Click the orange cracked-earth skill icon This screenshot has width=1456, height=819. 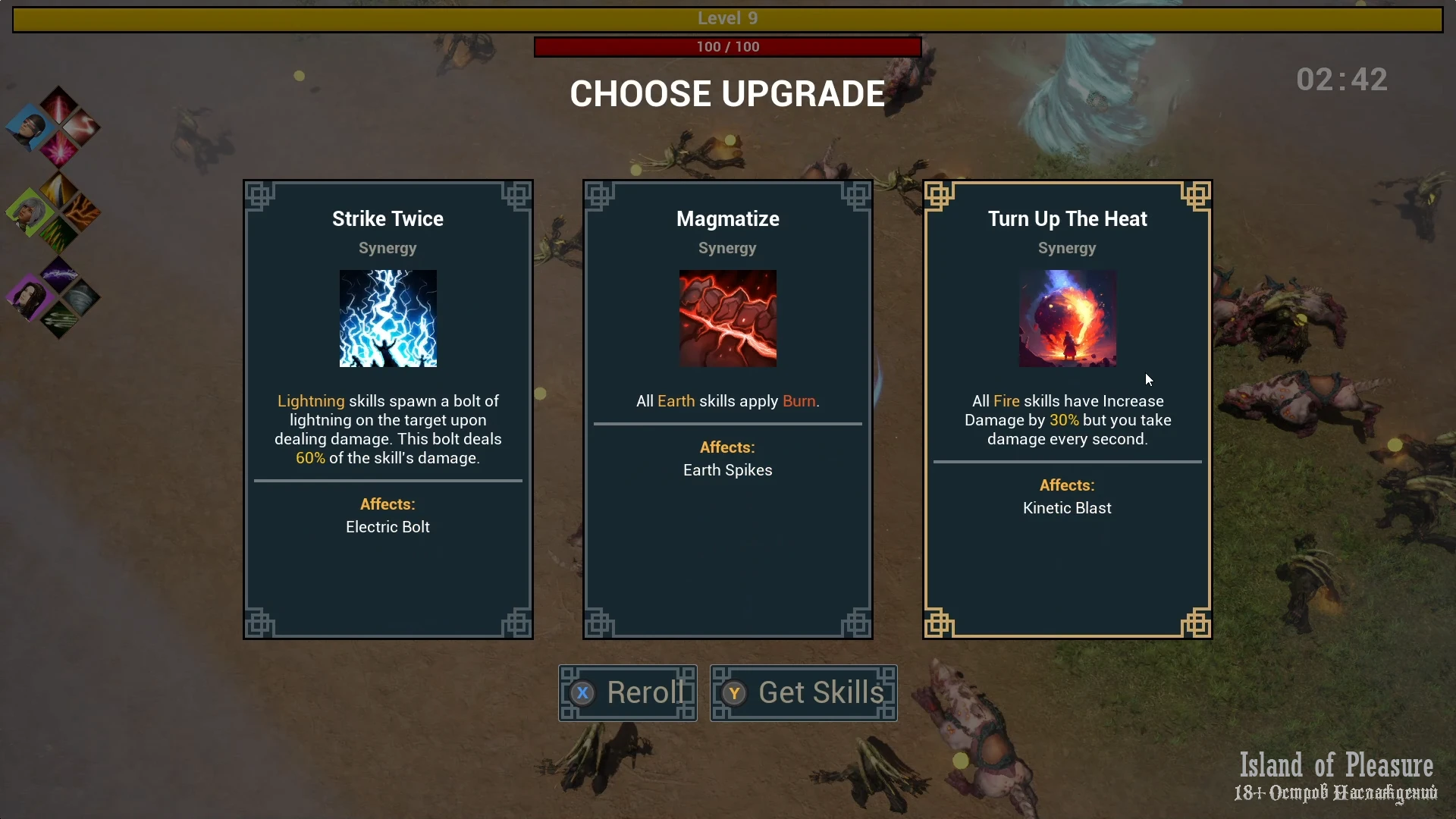point(82,212)
